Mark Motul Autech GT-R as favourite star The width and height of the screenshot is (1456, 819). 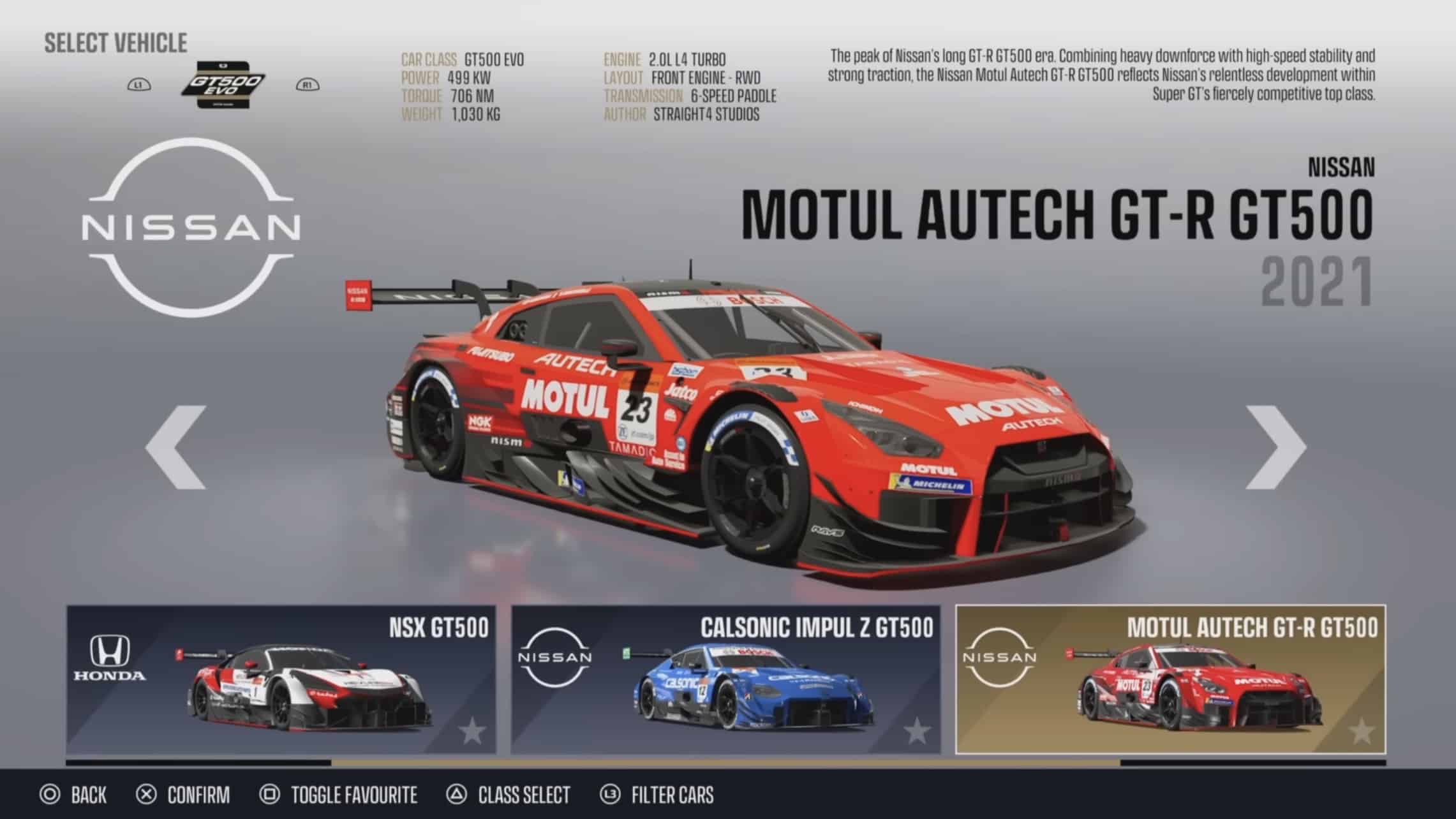pos(1362,731)
